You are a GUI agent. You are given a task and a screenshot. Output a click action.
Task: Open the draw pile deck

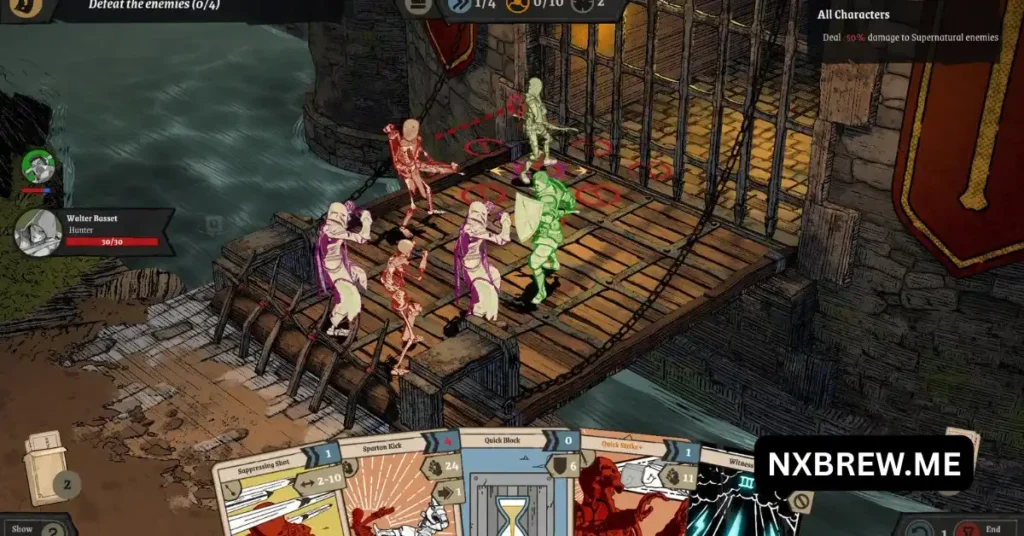46,472
